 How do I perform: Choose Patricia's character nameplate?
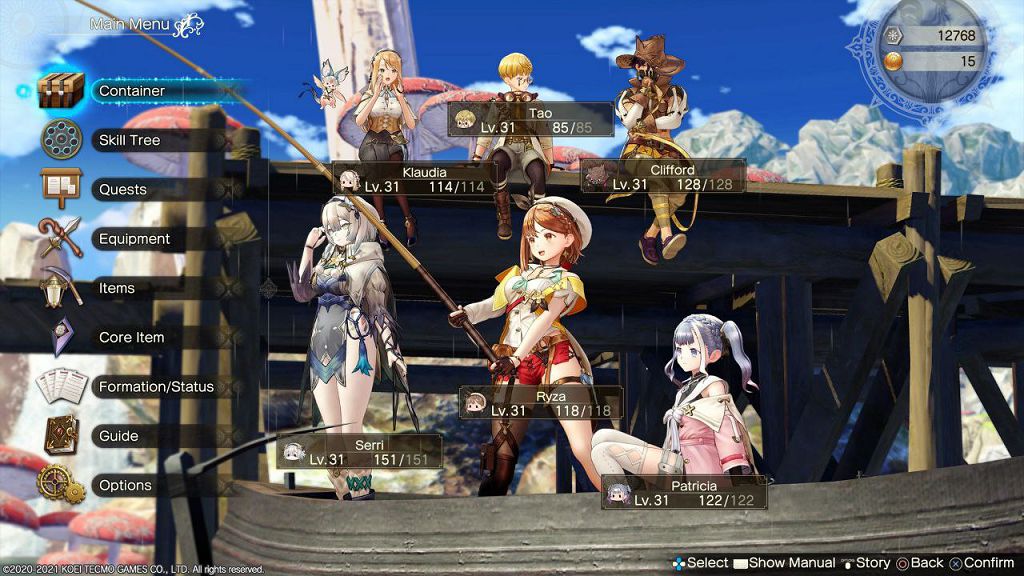(685, 493)
